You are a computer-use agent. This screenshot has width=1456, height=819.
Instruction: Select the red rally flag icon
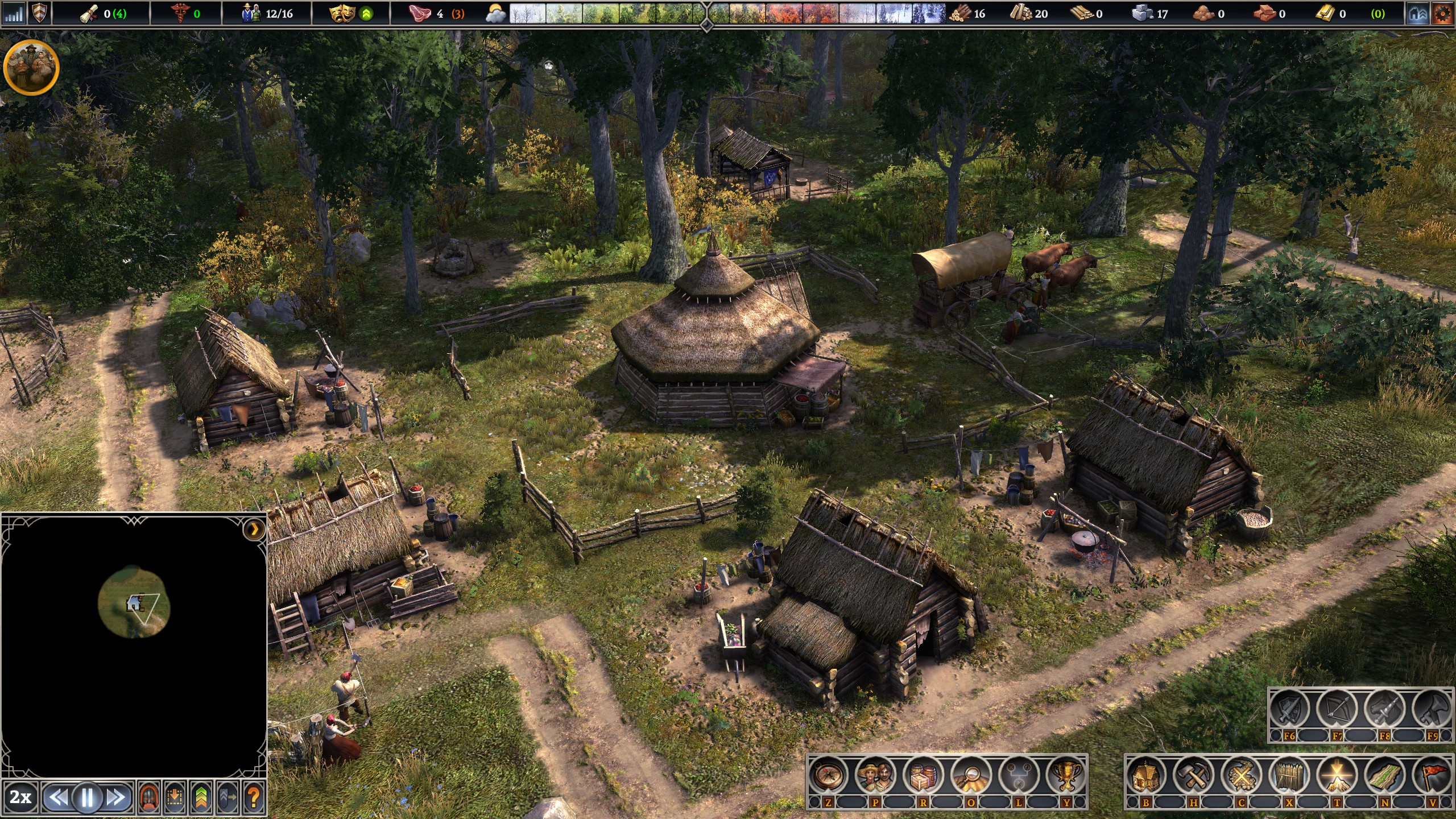tap(1432, 776)
